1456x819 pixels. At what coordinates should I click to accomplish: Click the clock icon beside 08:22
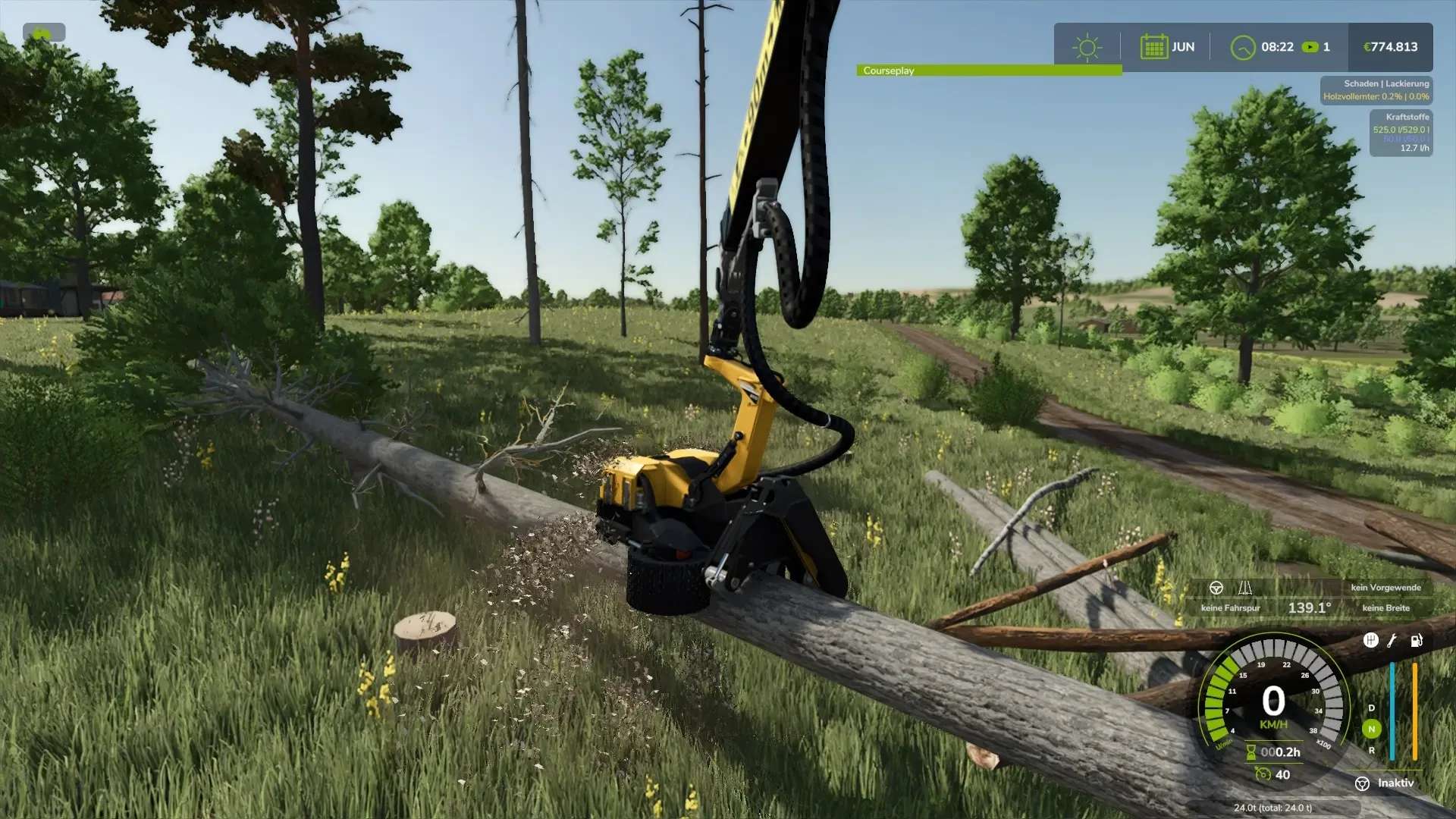tap(1242, 48)
